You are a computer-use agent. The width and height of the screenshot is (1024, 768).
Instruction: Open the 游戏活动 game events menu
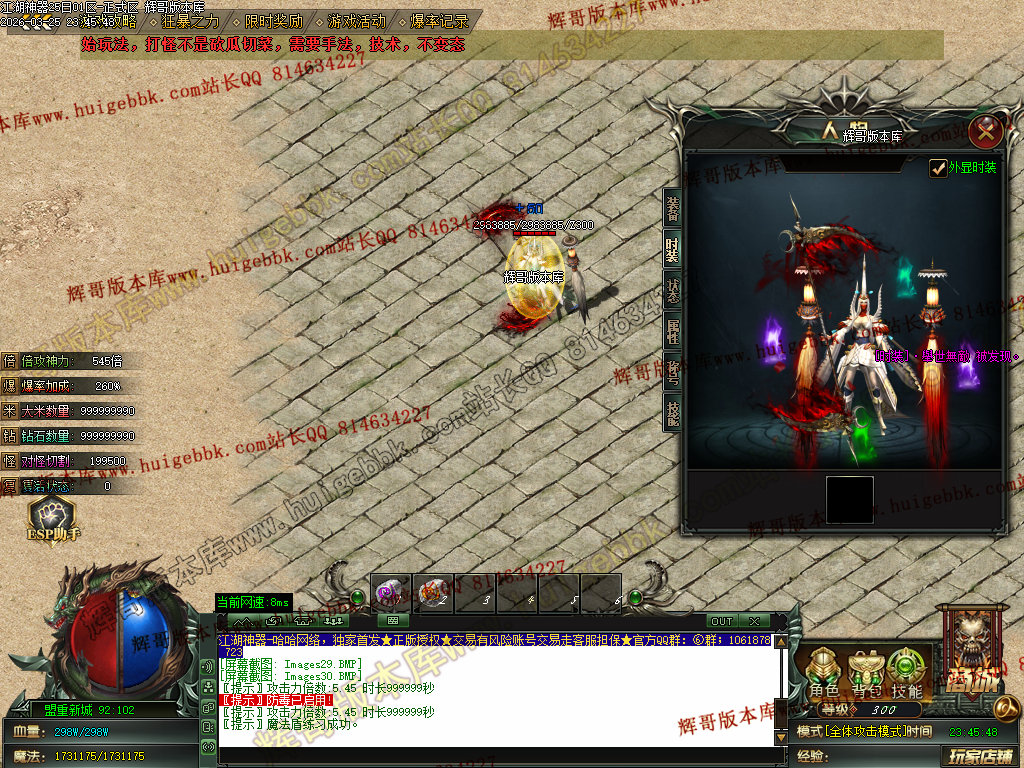356,21
